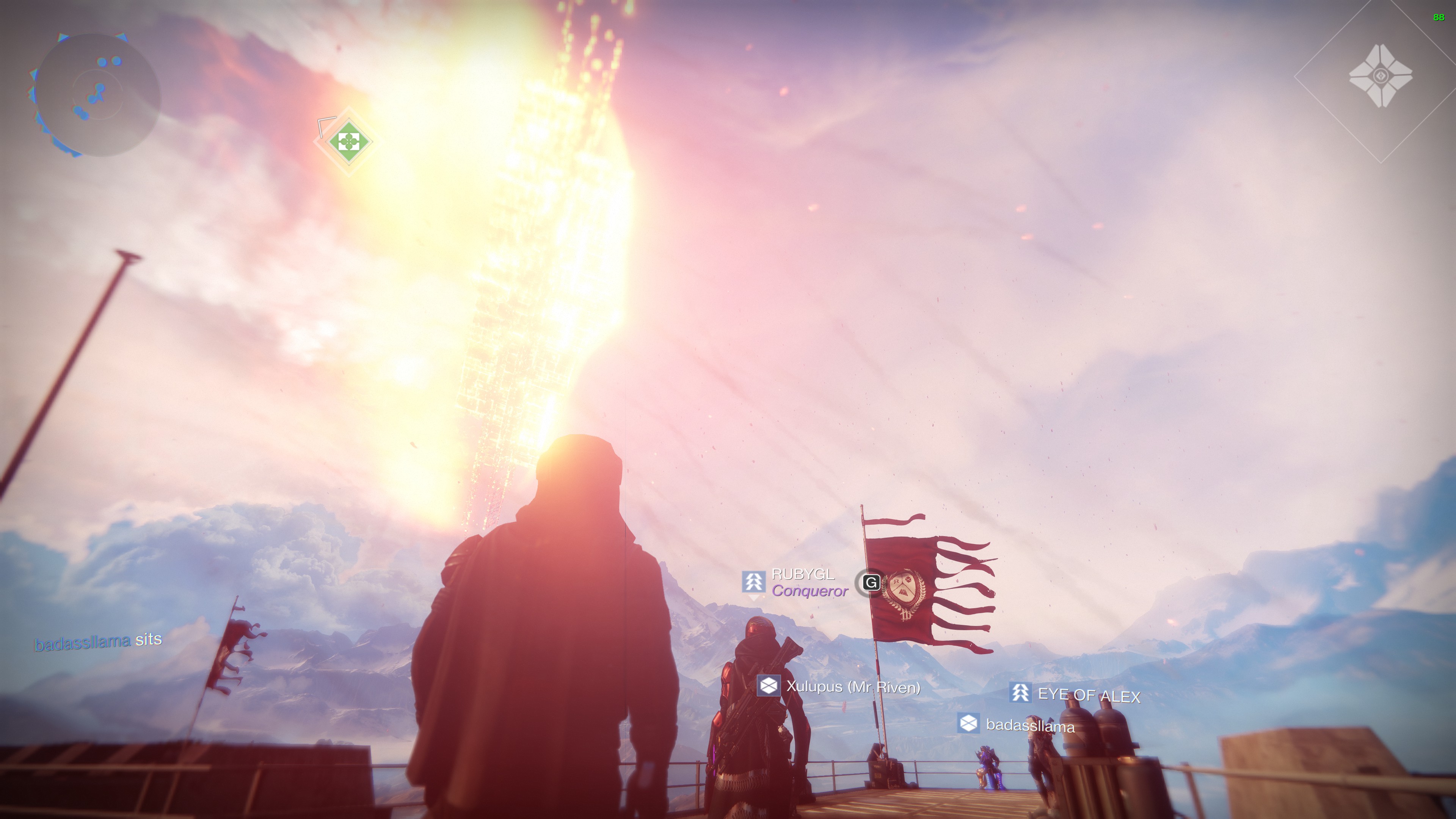Open the Ghost icon
Screen dimensions: 1456x819
tap(1380, 76)
